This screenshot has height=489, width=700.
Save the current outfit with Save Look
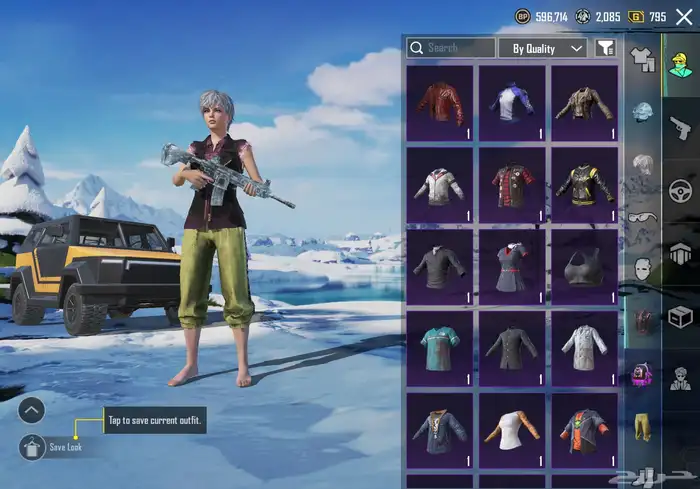pyautogui.click(x=32, y=447)
